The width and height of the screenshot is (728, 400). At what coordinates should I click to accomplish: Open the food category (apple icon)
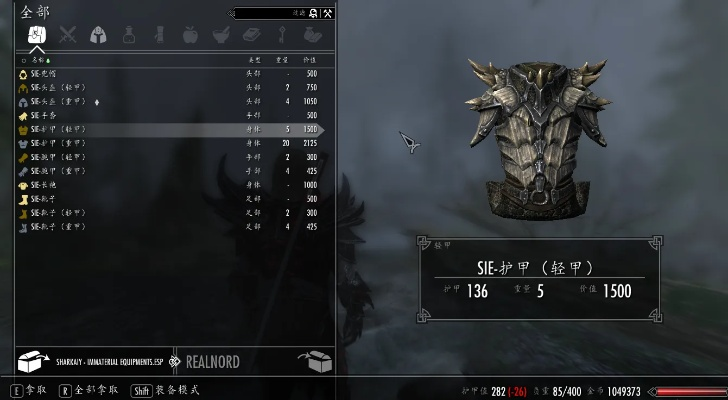[x=189, y=36]
